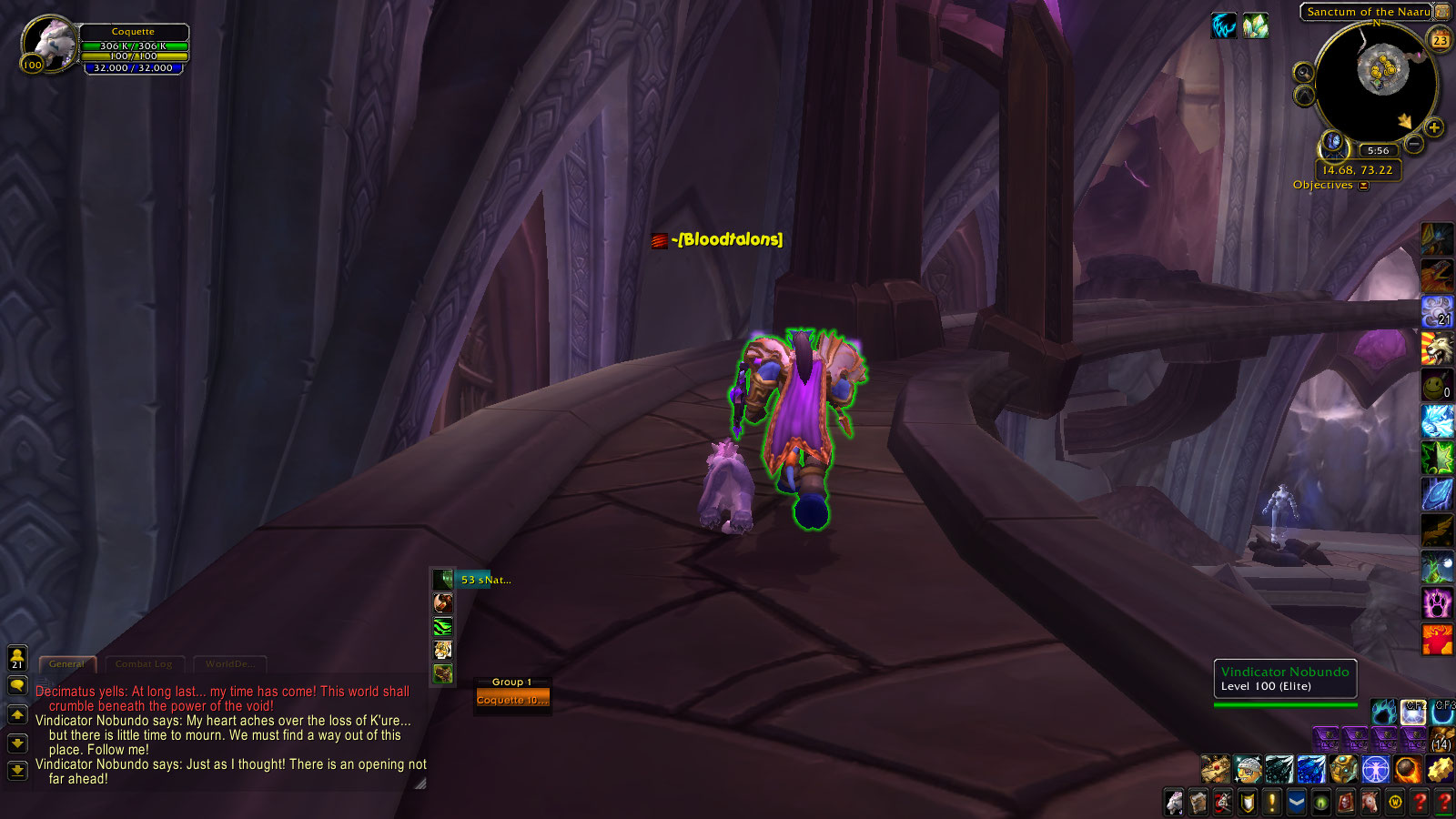Activate the blue Vitruvian figure ability

[x=1375, y=770]
